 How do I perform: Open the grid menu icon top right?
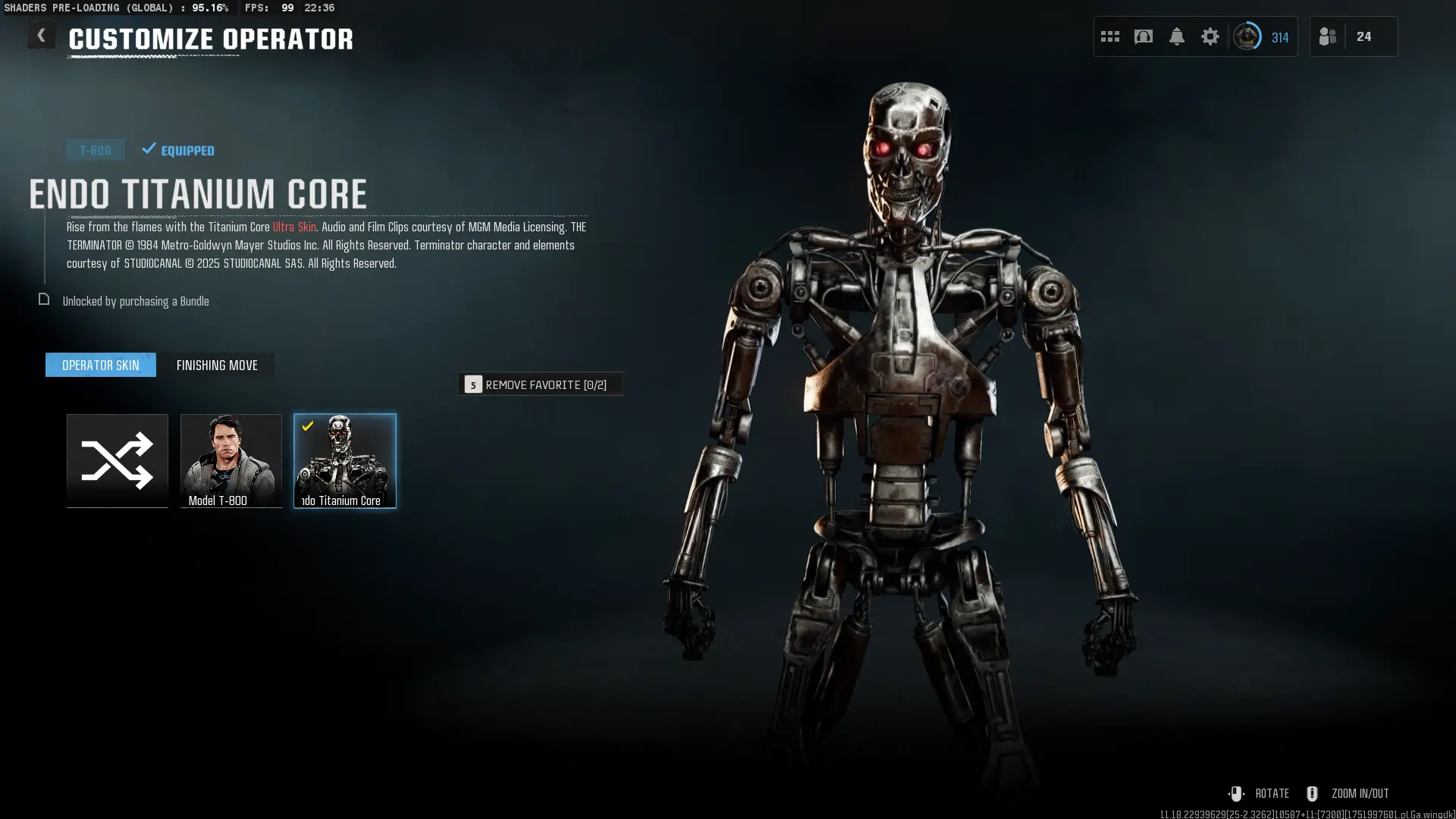point(1109,36)
